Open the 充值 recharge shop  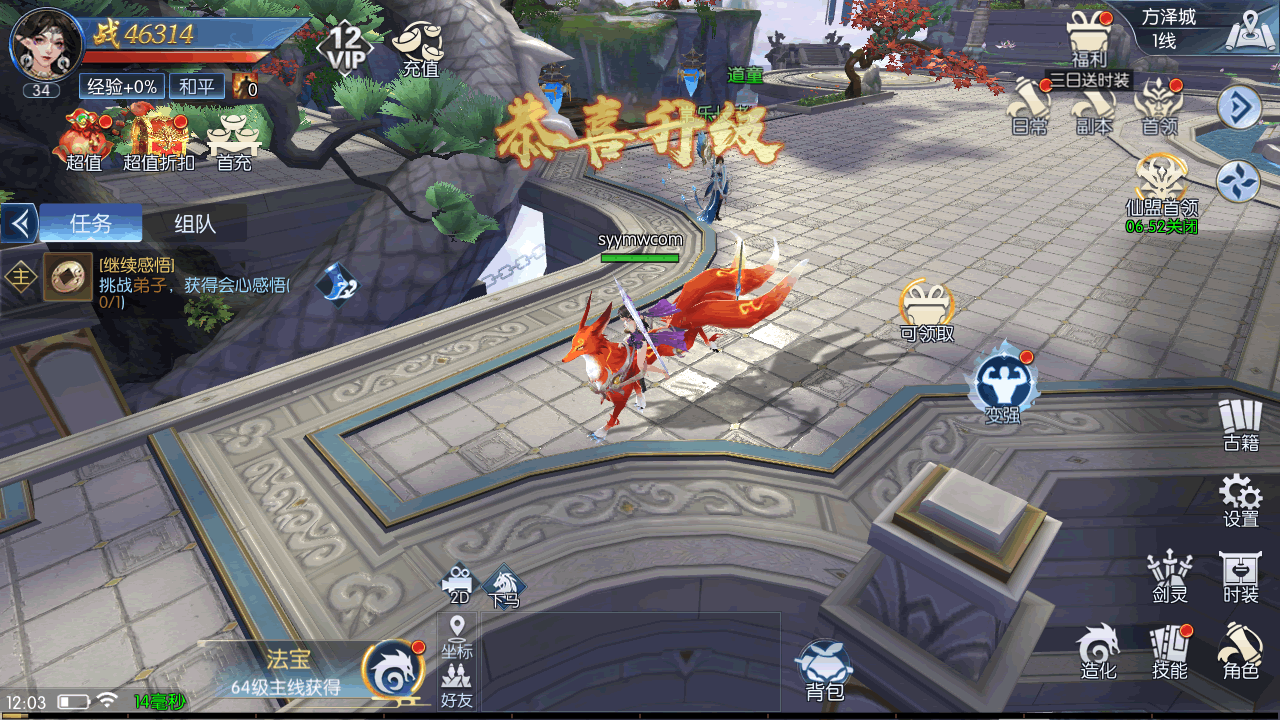(x=419, y=48)
